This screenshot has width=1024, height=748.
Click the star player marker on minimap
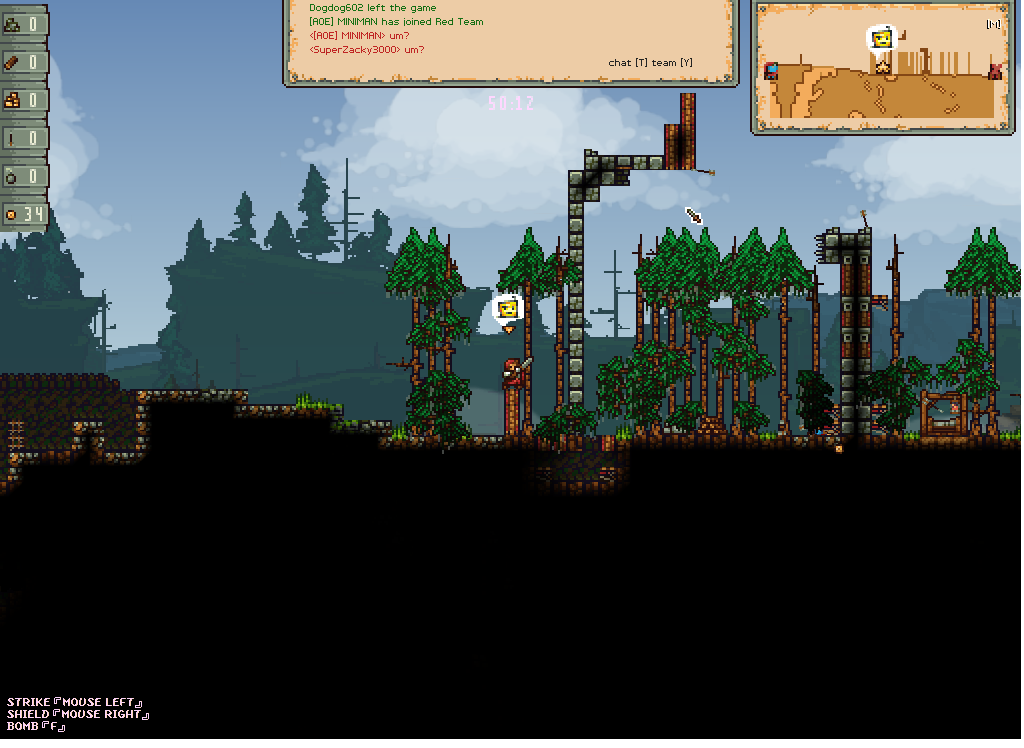[x=883, y=67]
